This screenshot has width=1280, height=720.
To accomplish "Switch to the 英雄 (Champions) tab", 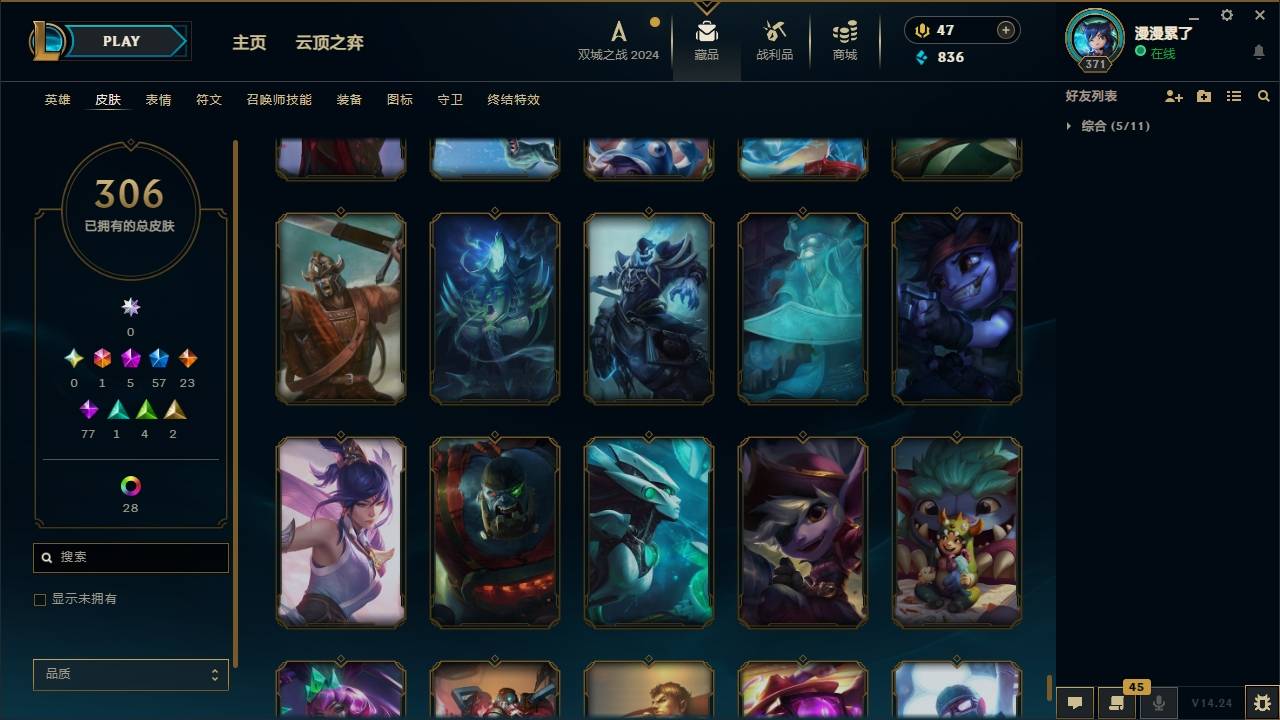I will [57, 100].
